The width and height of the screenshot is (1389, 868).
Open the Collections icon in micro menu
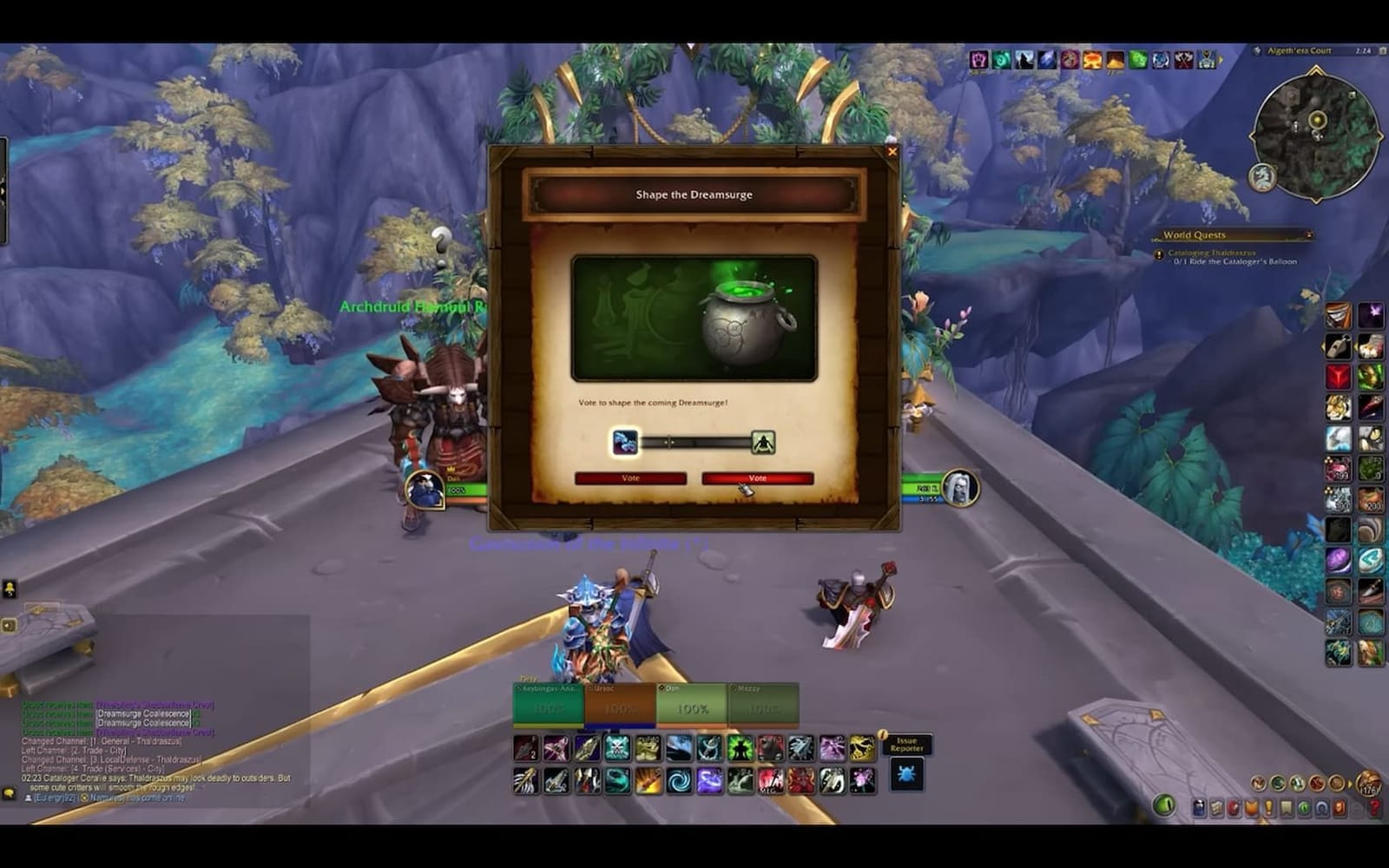point(1320,808)
